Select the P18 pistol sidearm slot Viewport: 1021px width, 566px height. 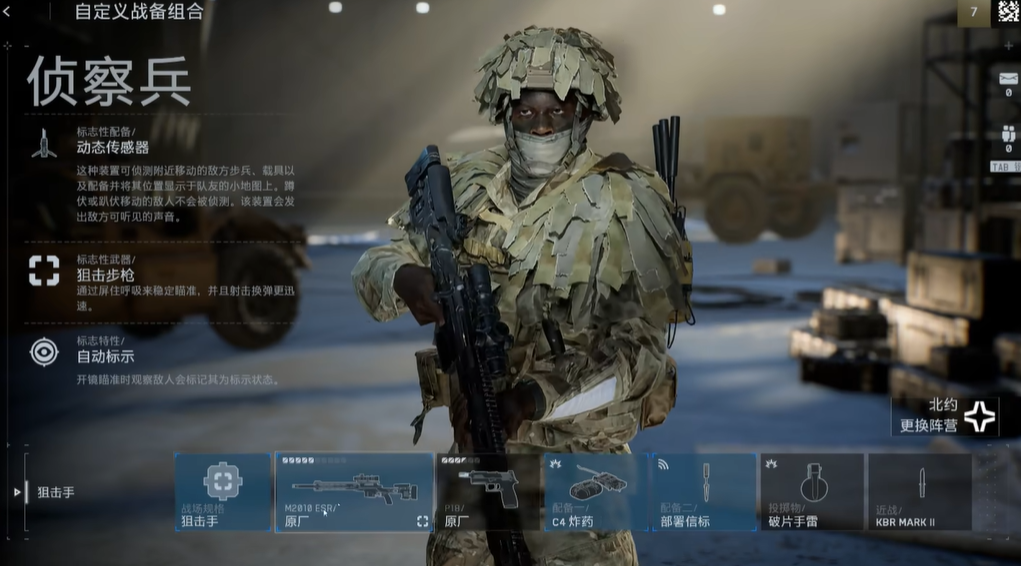tap(488, 492)
